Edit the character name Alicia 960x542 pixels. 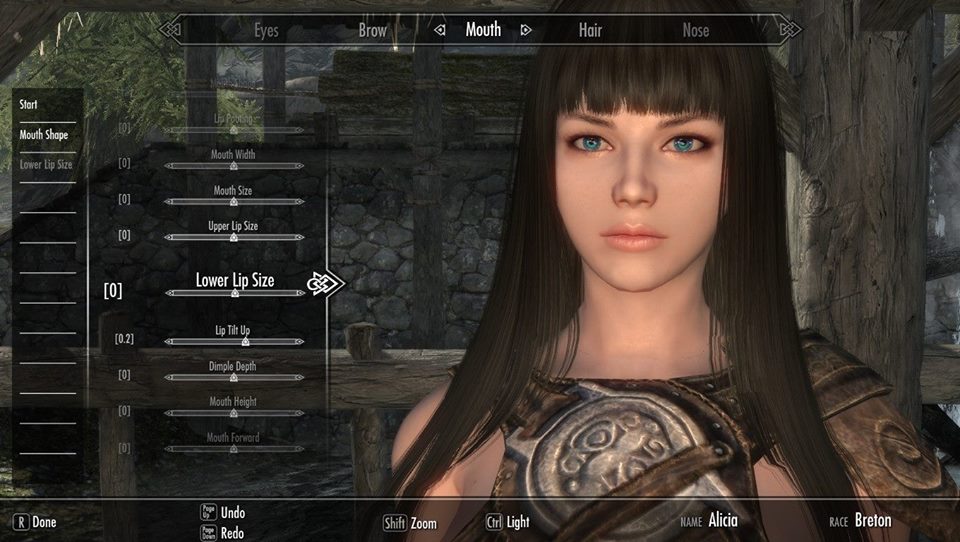point(723,521)
